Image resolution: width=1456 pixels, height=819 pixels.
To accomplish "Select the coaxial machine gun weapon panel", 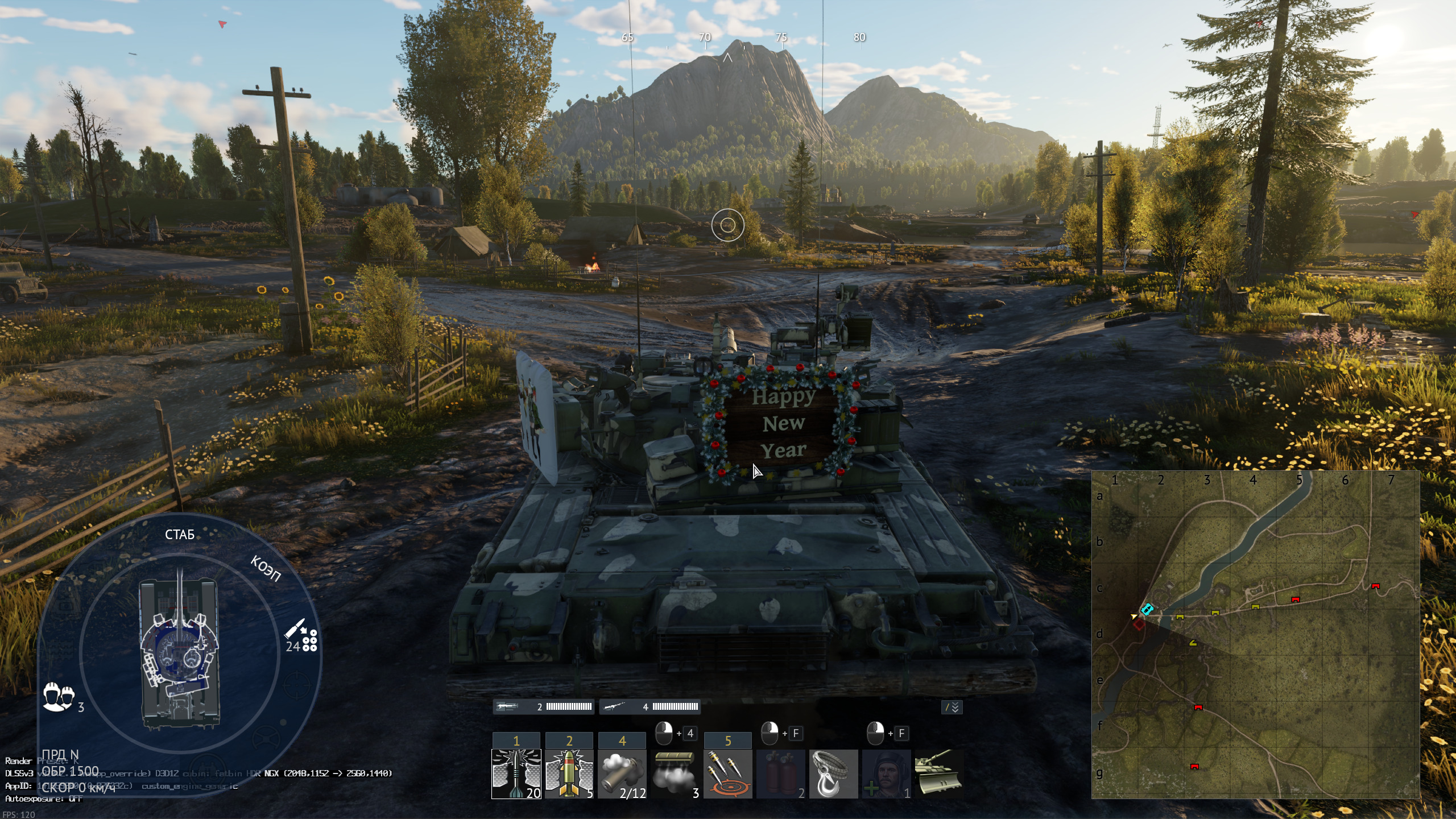I will (x=650, y=706).
